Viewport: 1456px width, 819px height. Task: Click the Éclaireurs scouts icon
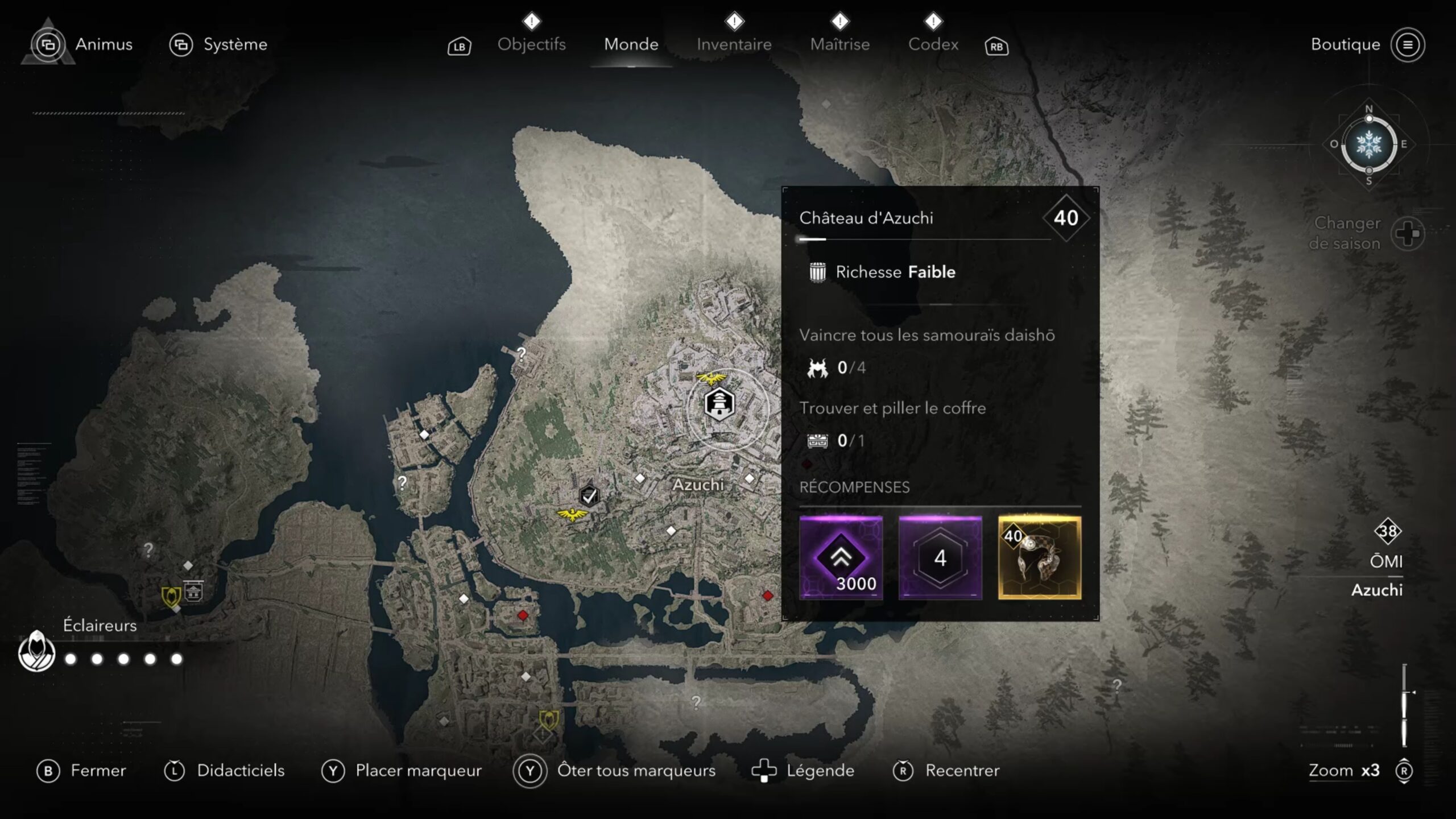(x=37, y=652)
